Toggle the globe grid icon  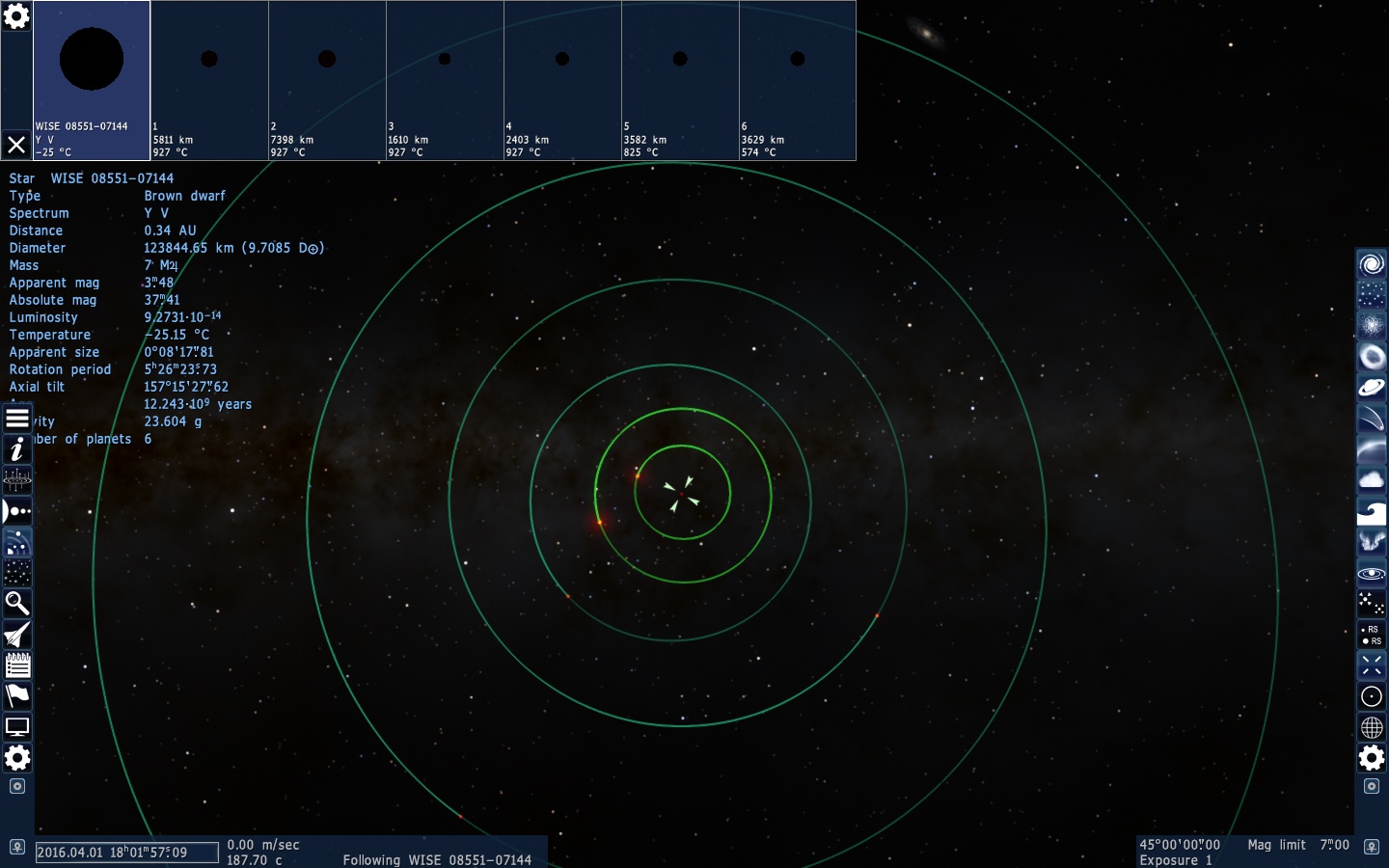click(1371, 727)
